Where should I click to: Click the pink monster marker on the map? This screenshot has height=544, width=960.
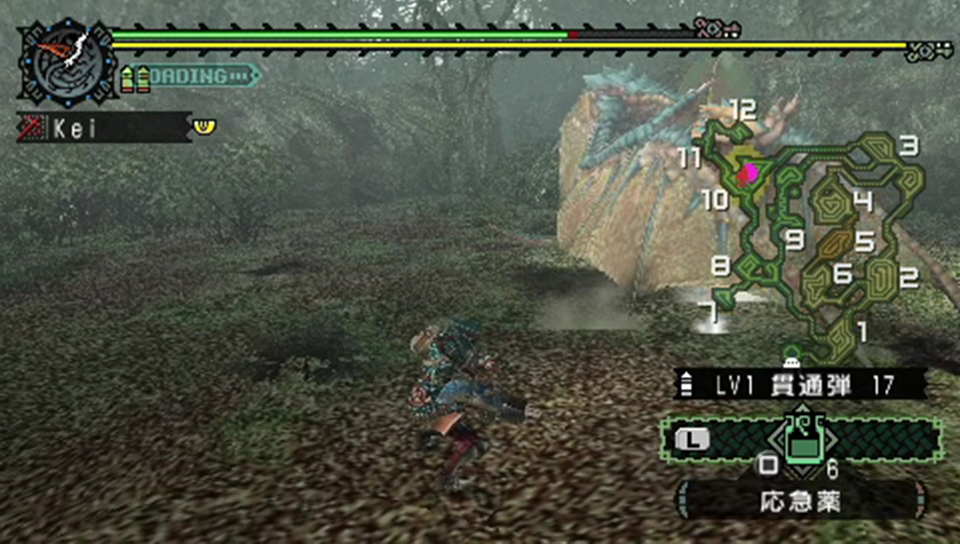[x=746, y=175]
